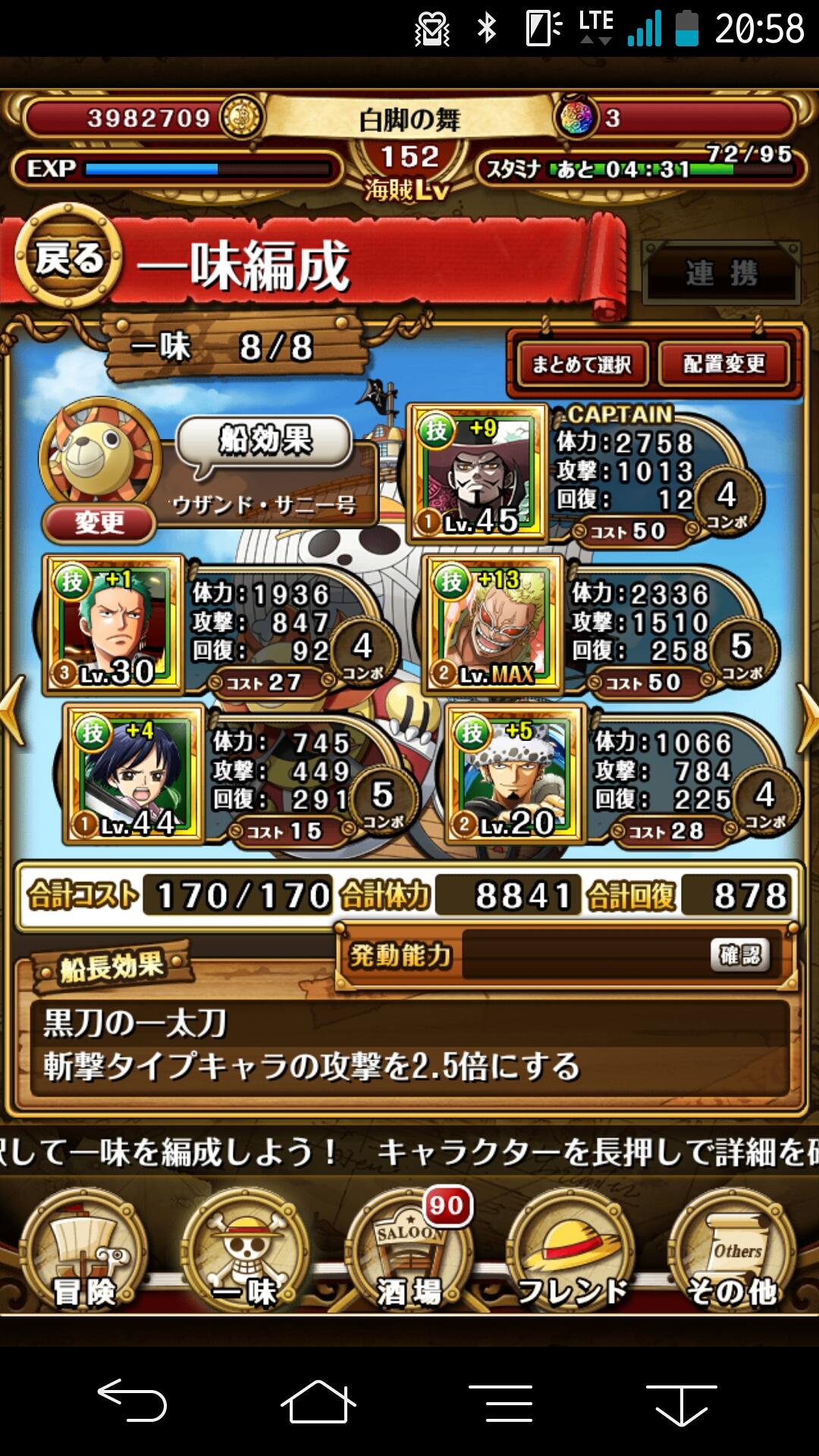This screenshot has height=1456, width=819.
Task: Open the 一味 crew menu
Action: coord(245,1252)
